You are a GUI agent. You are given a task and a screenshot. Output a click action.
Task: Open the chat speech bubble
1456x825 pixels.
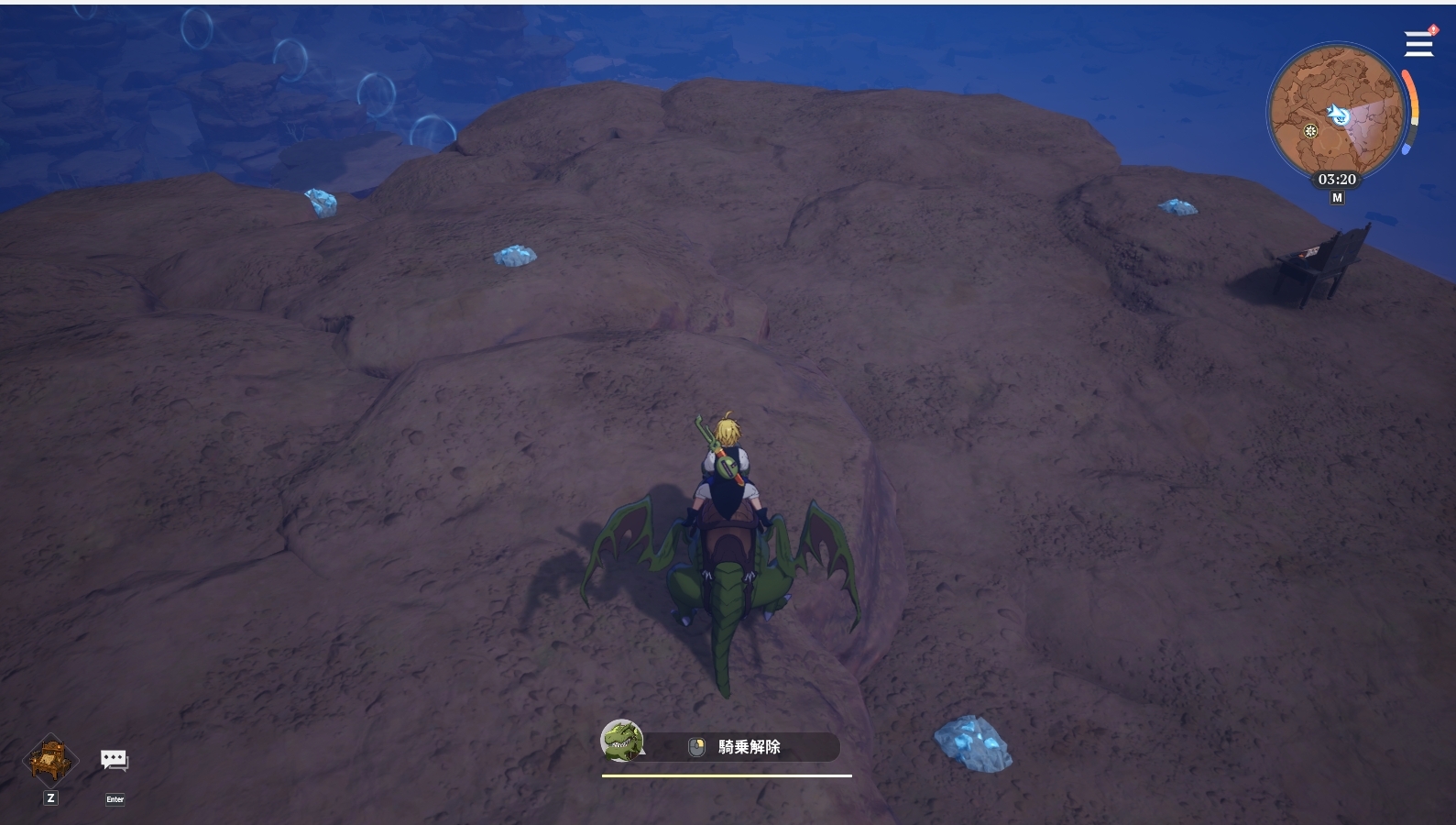(x=115, y=760)
